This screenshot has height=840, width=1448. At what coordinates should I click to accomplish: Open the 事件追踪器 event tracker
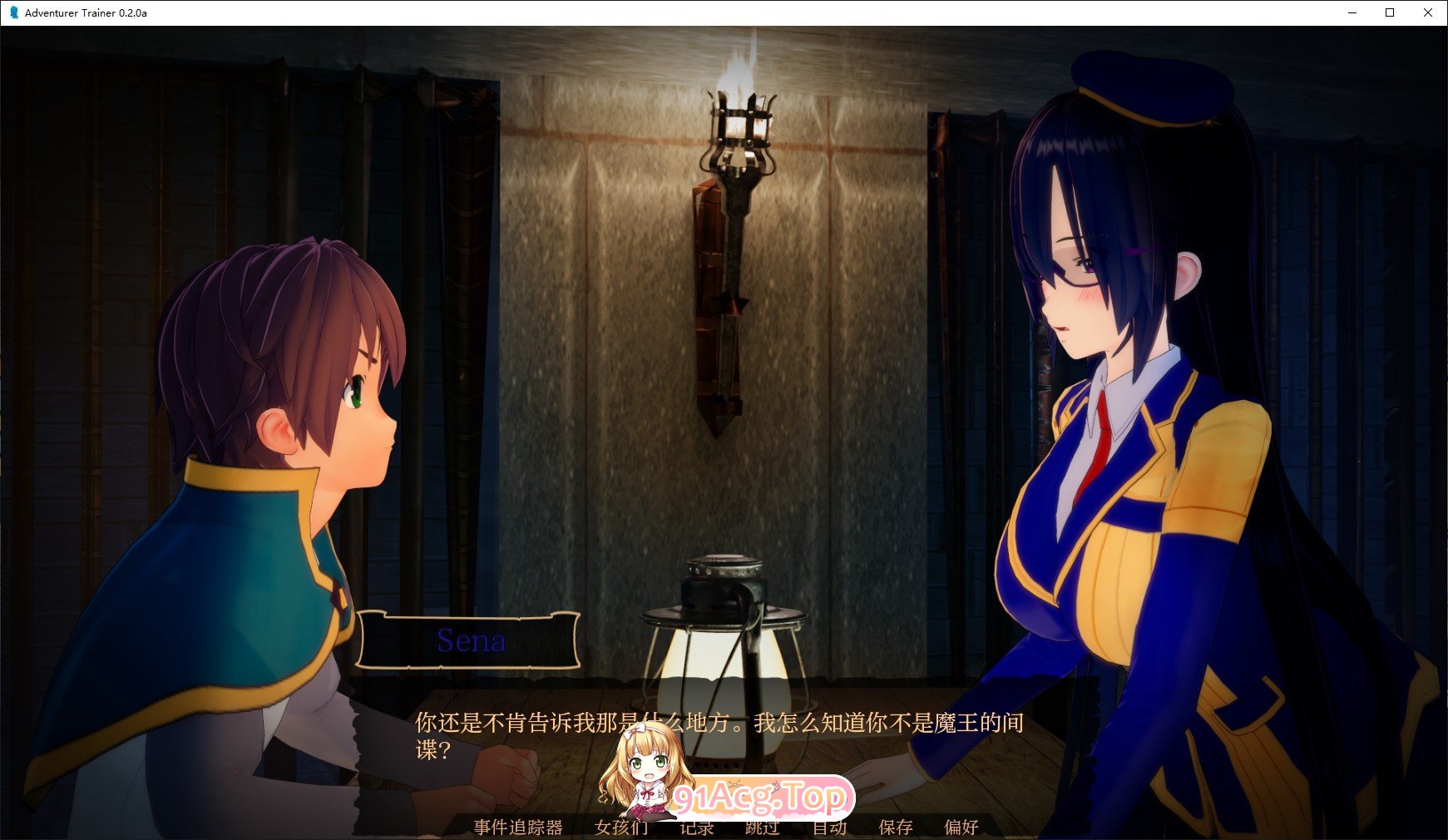(516, 828)
